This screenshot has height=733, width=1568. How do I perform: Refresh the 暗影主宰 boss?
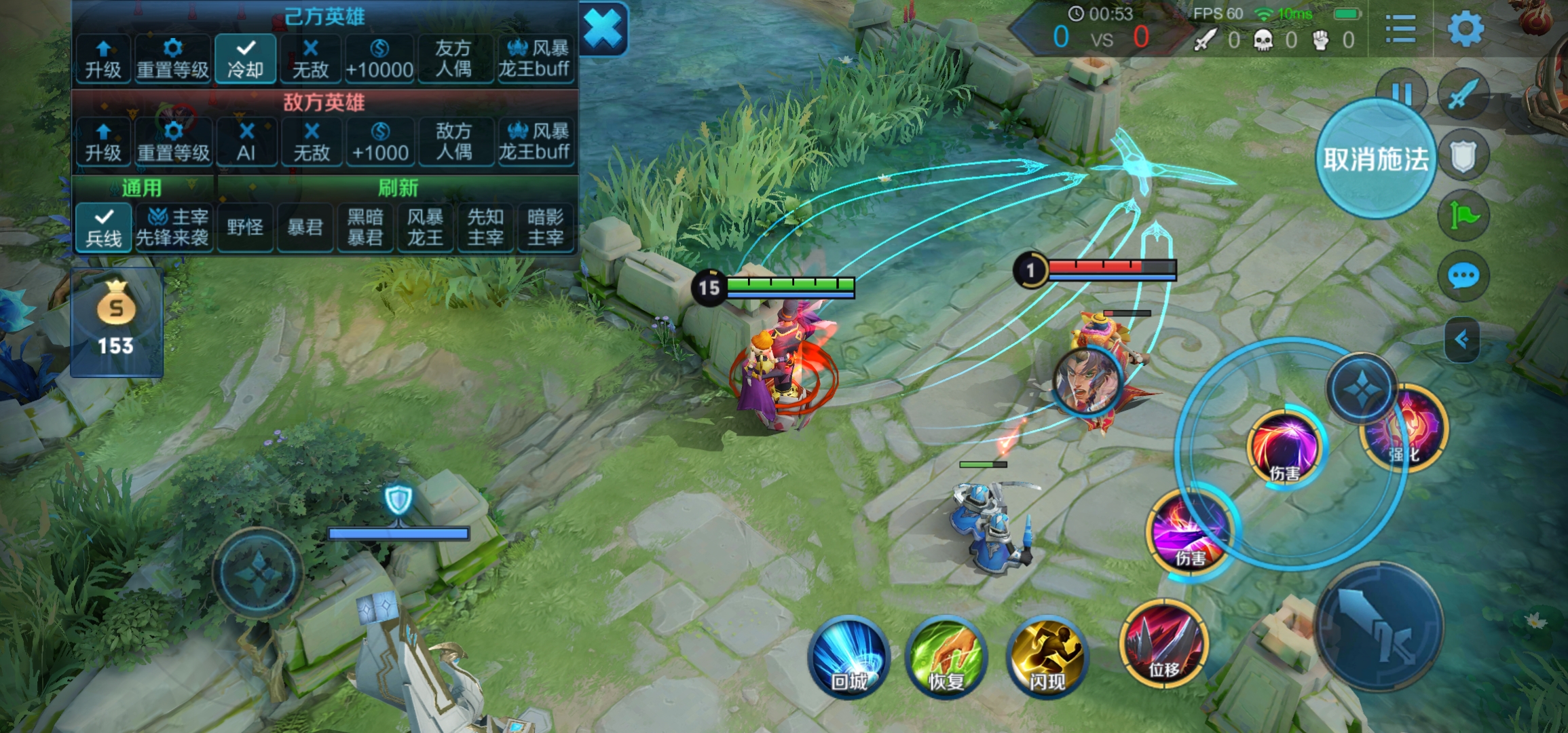point(545,227)
